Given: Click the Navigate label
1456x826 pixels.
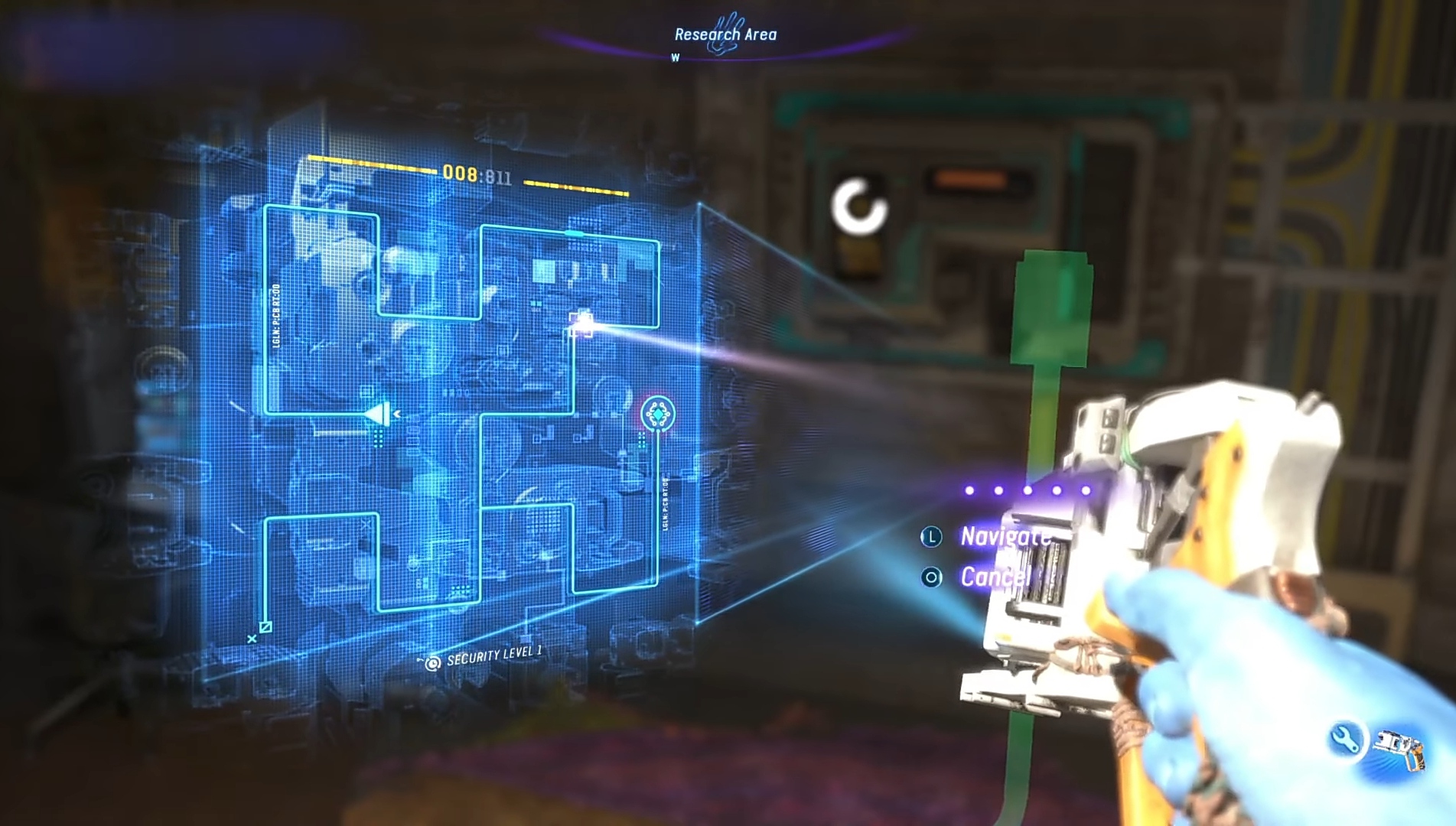Looking at the screenshot, I should coord(1004,538).
